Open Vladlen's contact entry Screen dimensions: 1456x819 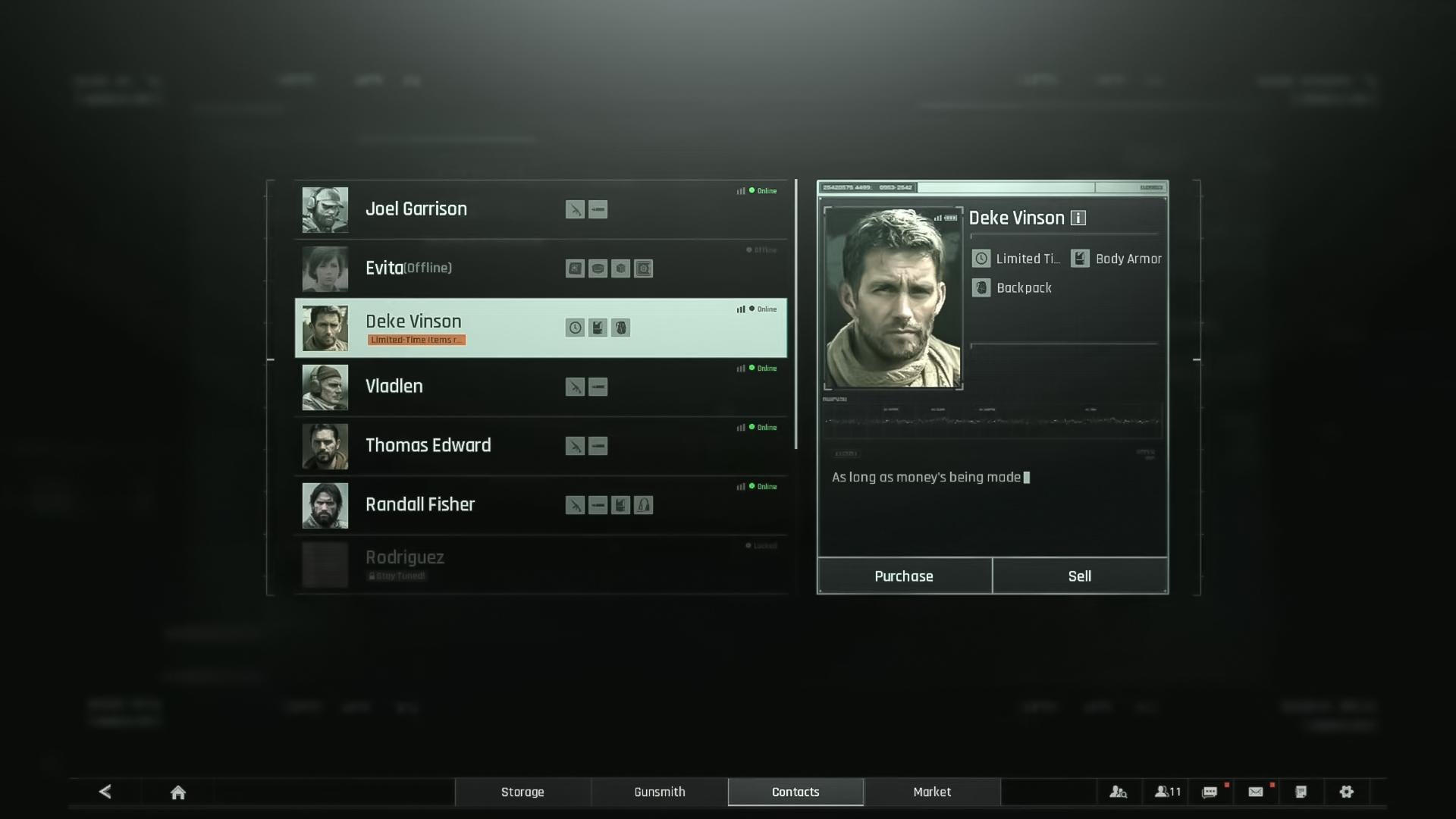(394, 387)
